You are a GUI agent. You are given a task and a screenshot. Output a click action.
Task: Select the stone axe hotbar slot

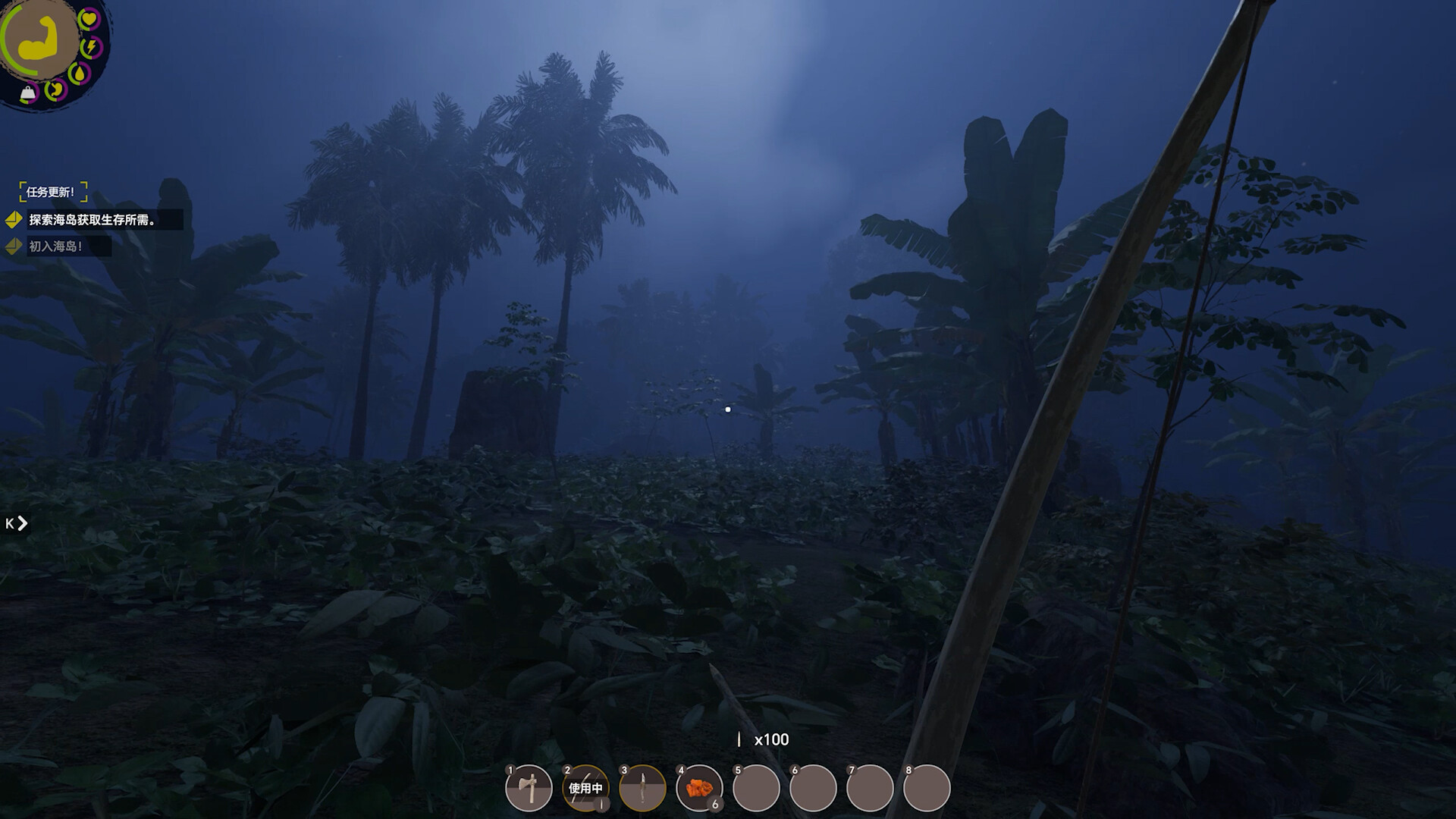click(529, 788)
